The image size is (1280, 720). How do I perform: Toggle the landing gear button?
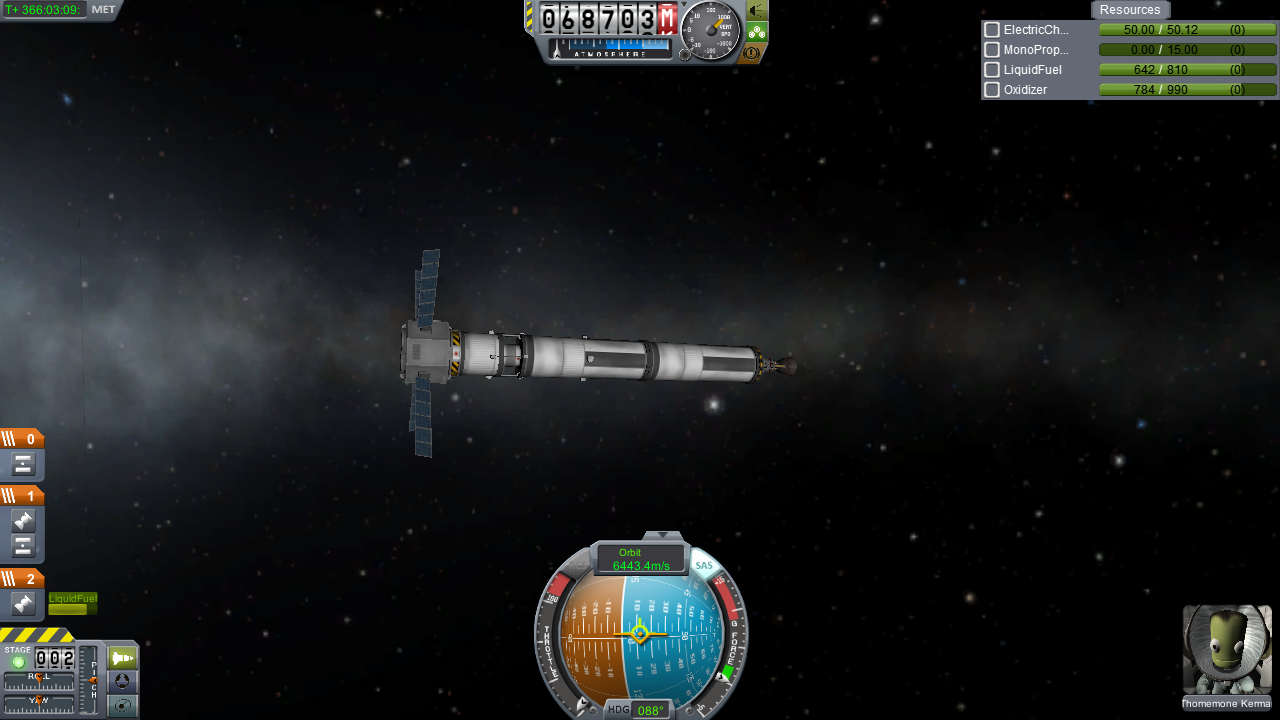click(757, 31)
